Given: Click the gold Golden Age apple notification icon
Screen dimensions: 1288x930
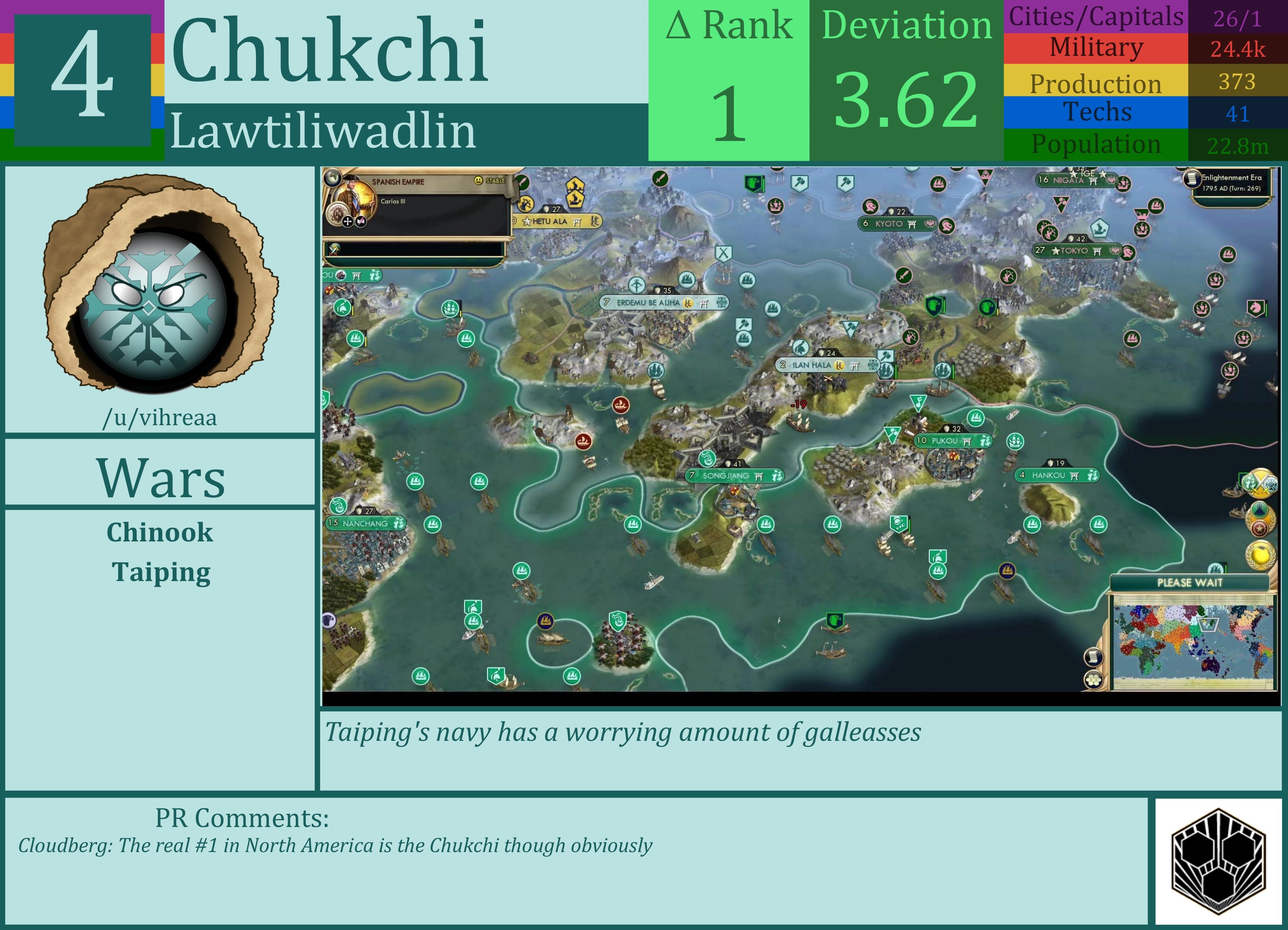Looking at the screenshot, I should 1260,555.
